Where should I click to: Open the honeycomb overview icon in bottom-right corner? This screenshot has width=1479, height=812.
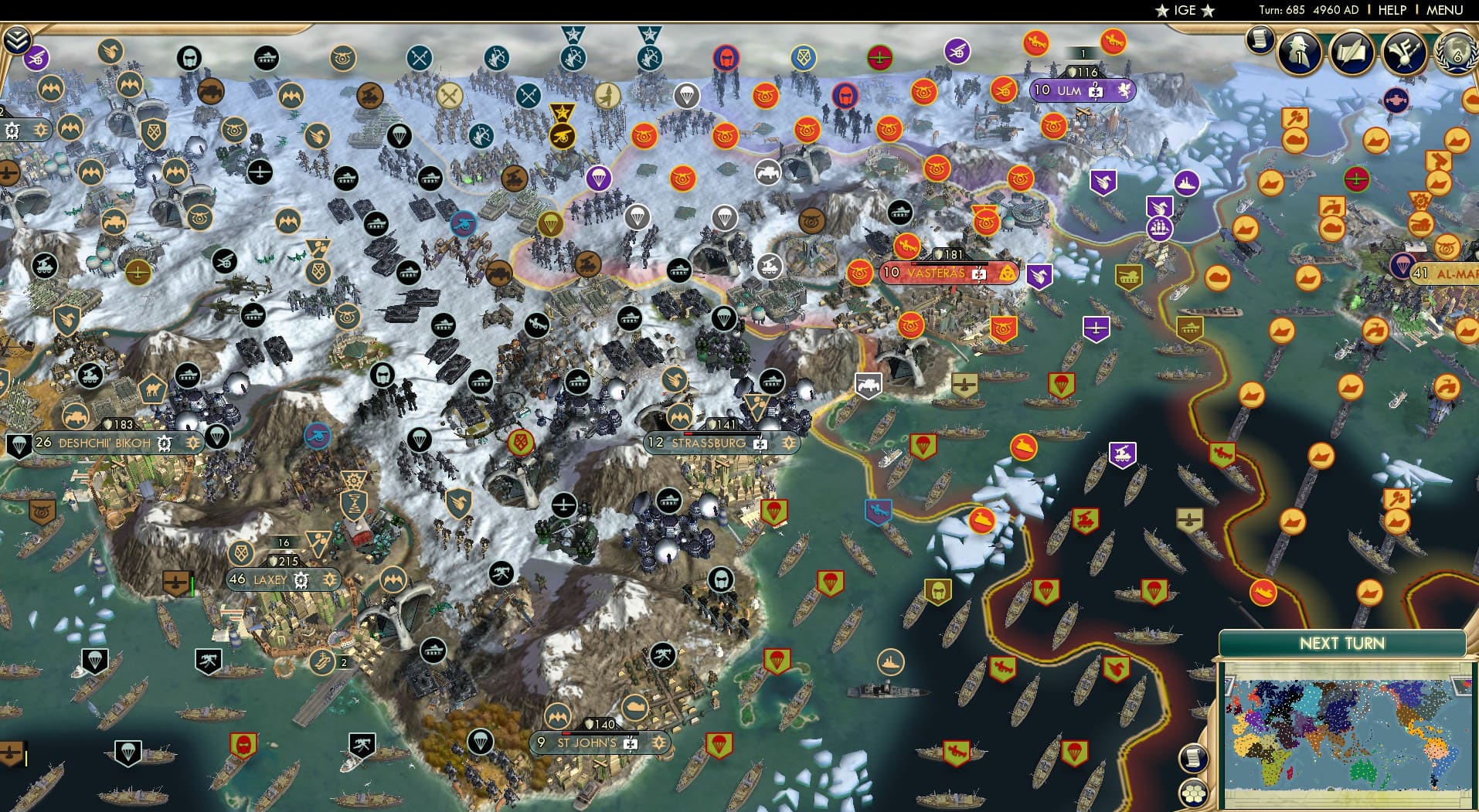1195,793
